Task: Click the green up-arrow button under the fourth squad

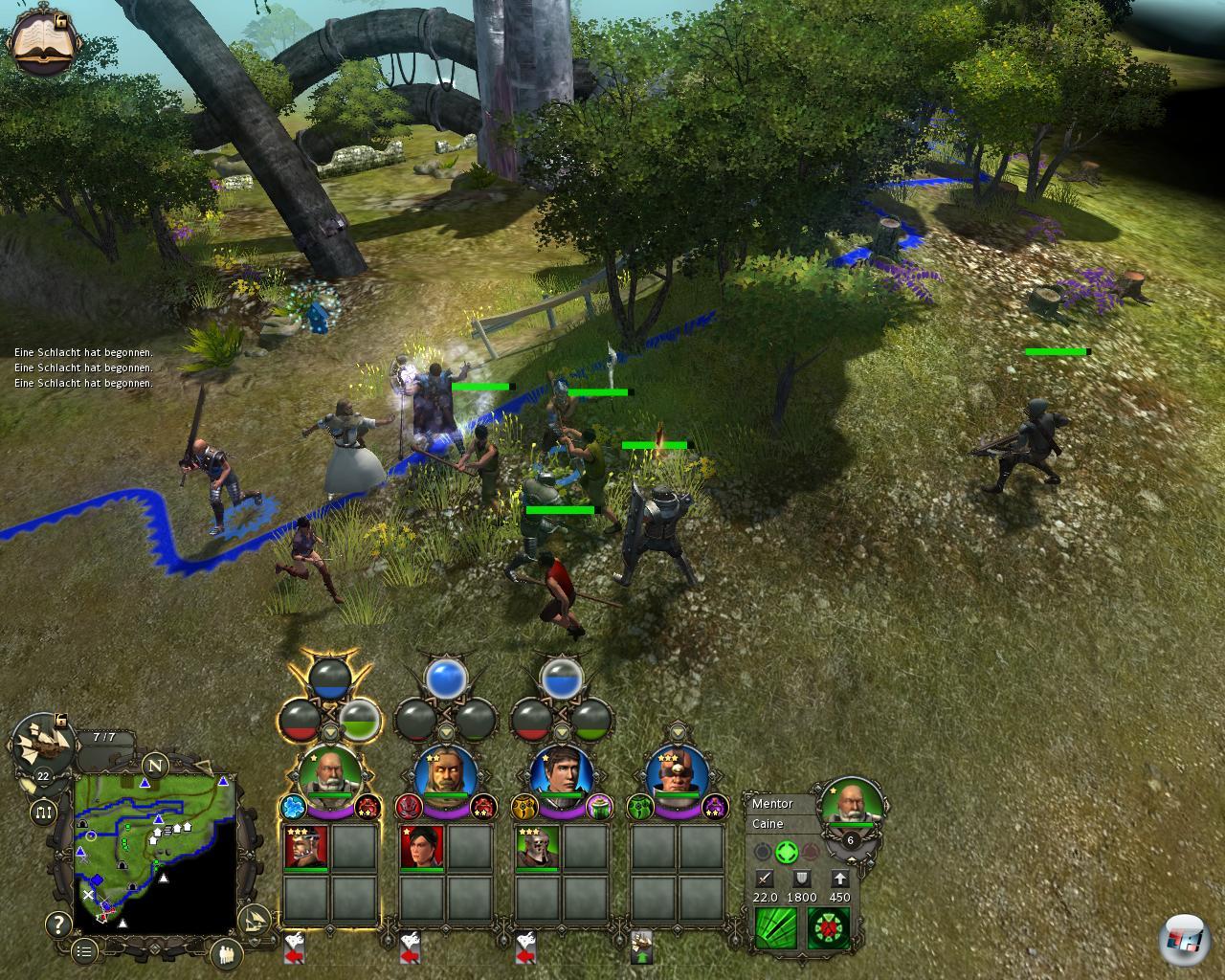Action: point(641,946)
